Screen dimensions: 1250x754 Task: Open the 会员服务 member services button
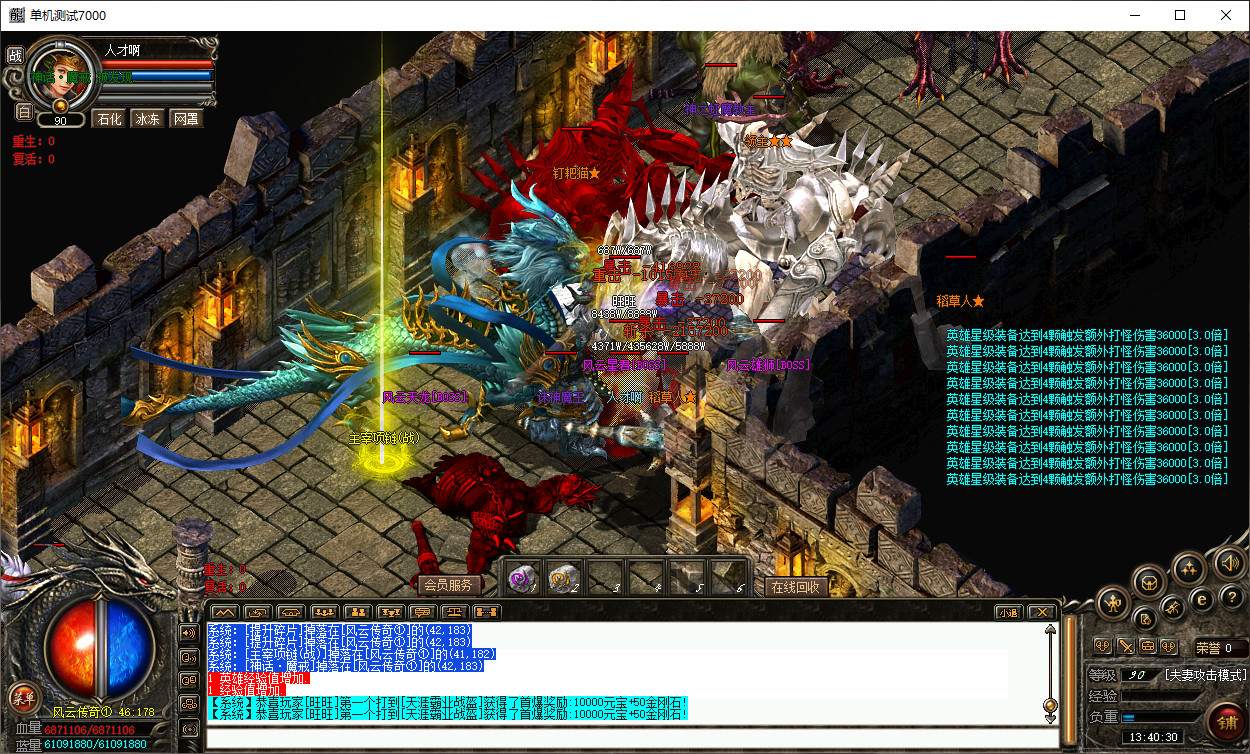[x=447, y=585]
